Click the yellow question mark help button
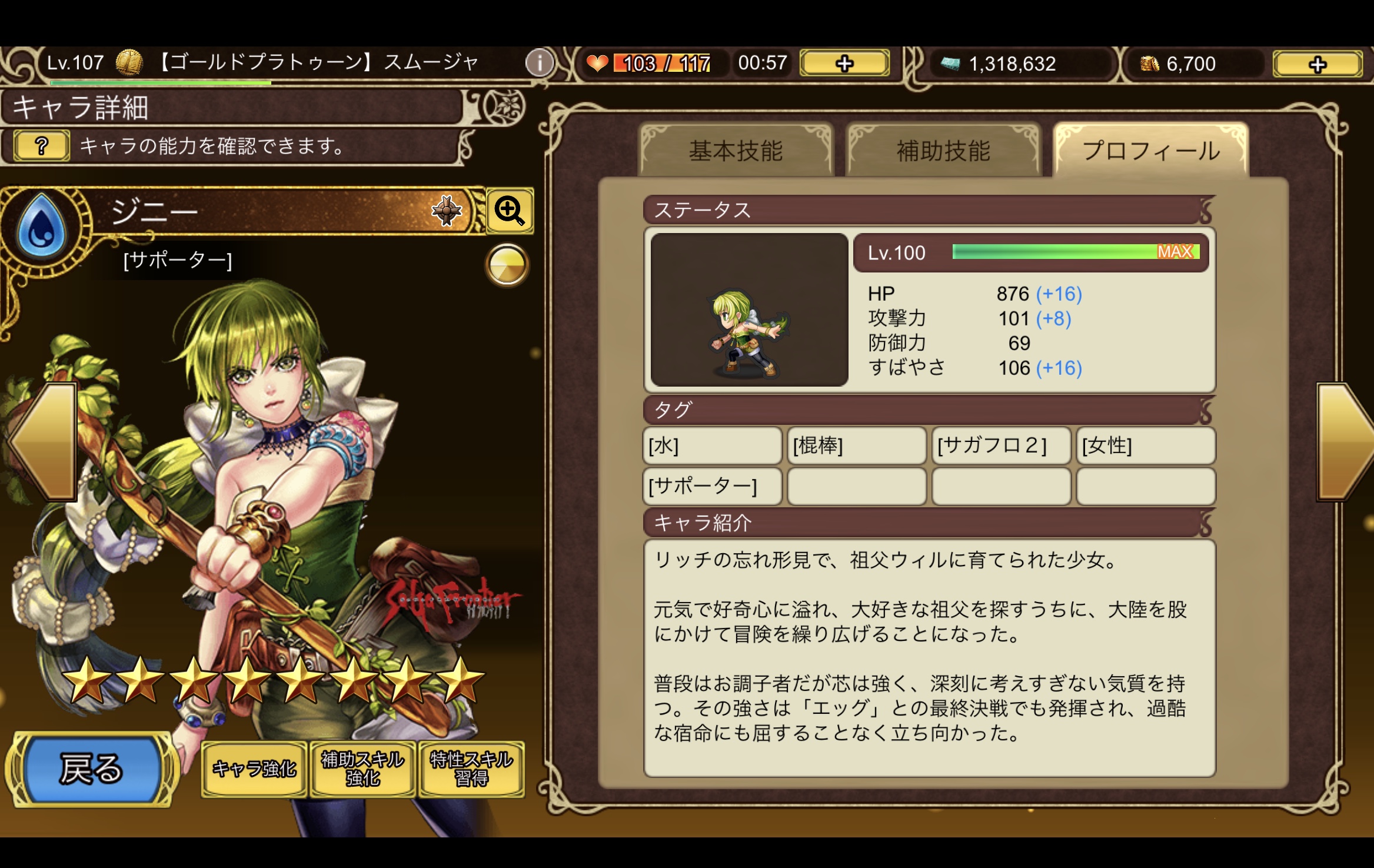 click(41, 145)
